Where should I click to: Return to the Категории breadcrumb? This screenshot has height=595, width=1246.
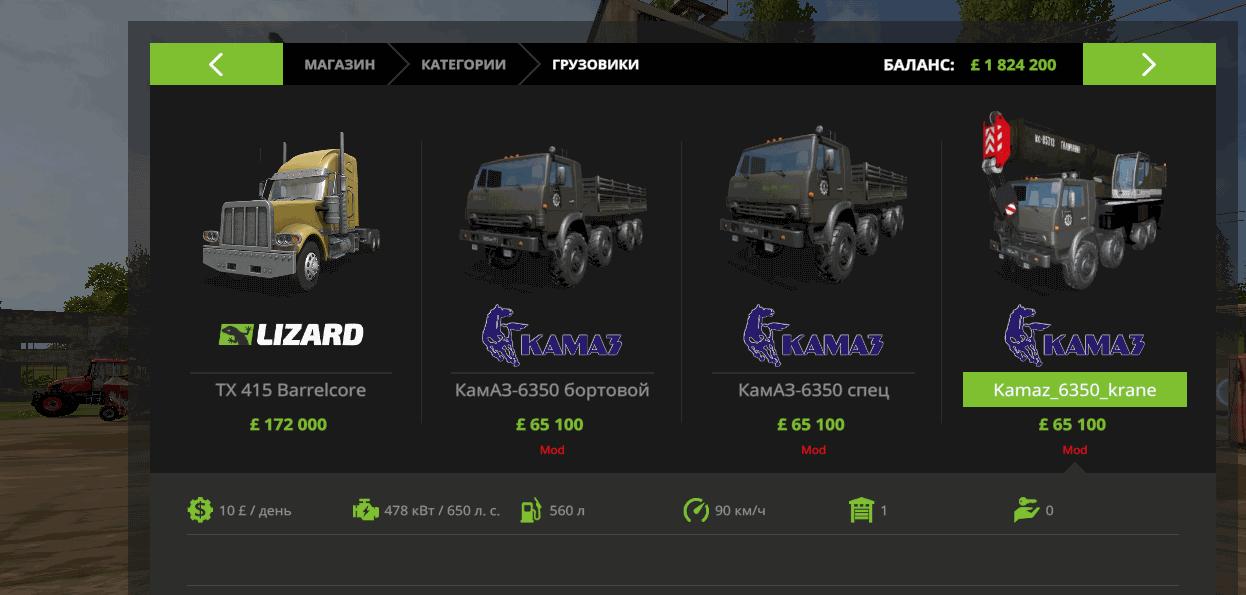coord(463,65)
